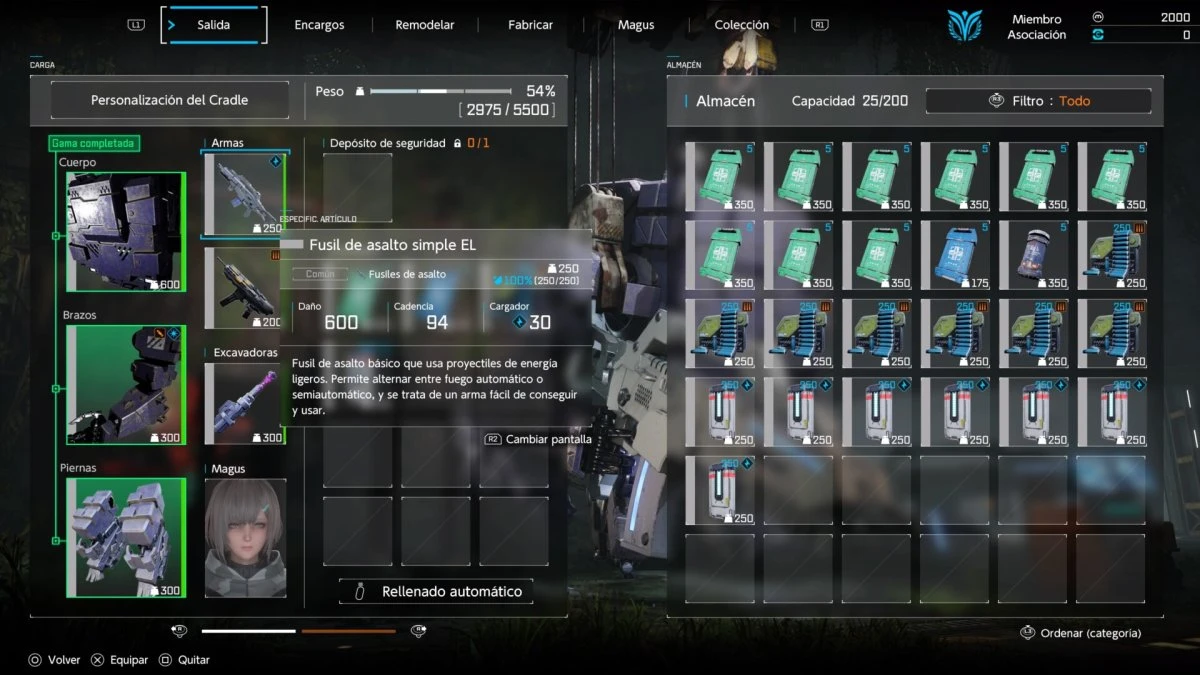
Task: Select the Piernas legs slot
Action: (x=125, y=538)
